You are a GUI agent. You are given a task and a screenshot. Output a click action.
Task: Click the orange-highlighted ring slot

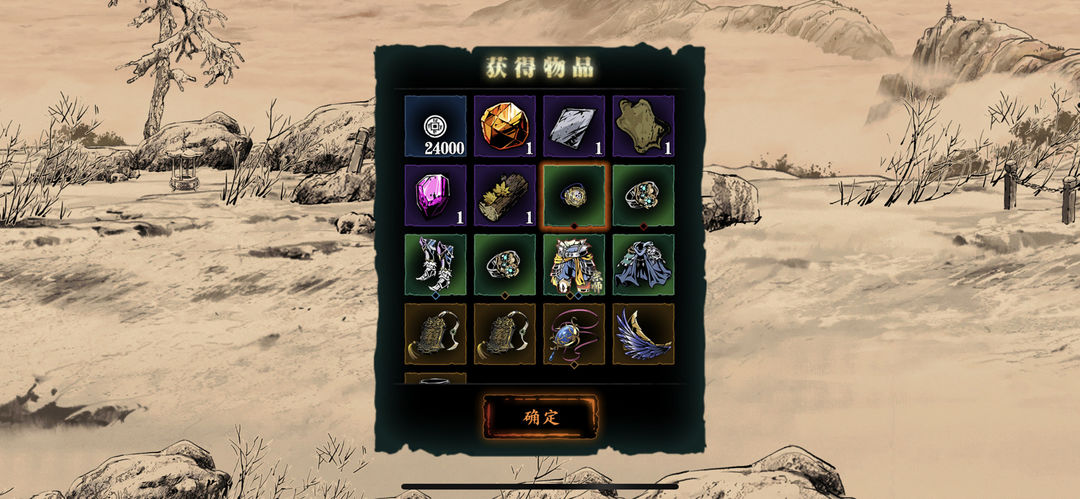tap(574, 196)
